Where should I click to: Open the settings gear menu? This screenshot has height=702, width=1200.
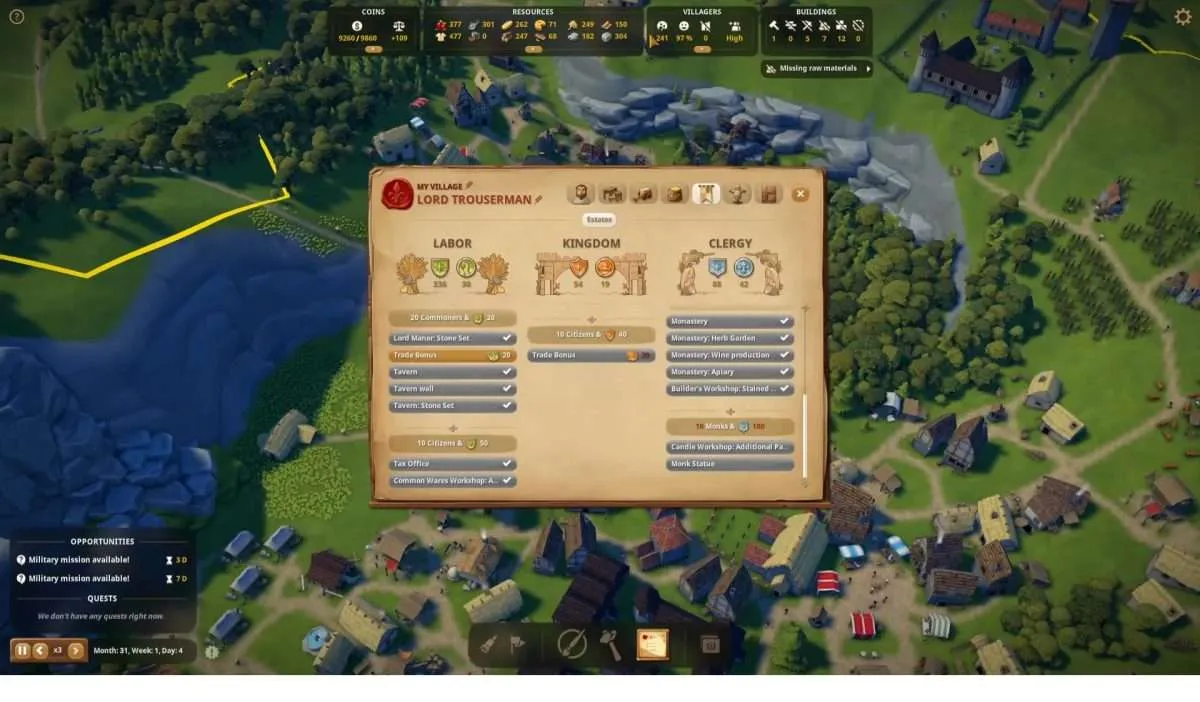(x=1183, y=16)
